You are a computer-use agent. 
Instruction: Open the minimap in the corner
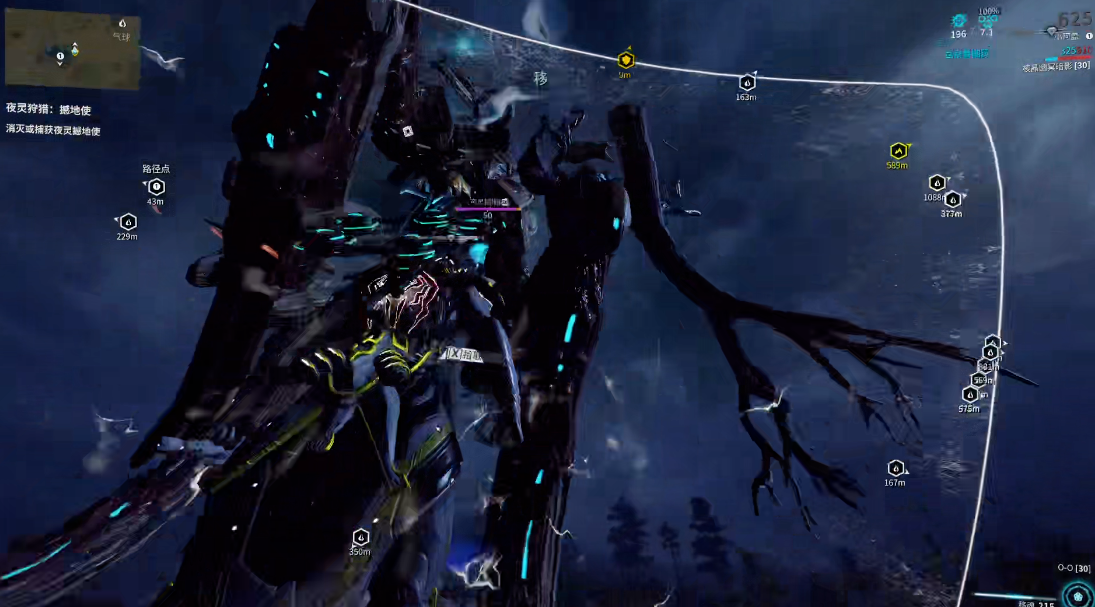pos(72,49)
